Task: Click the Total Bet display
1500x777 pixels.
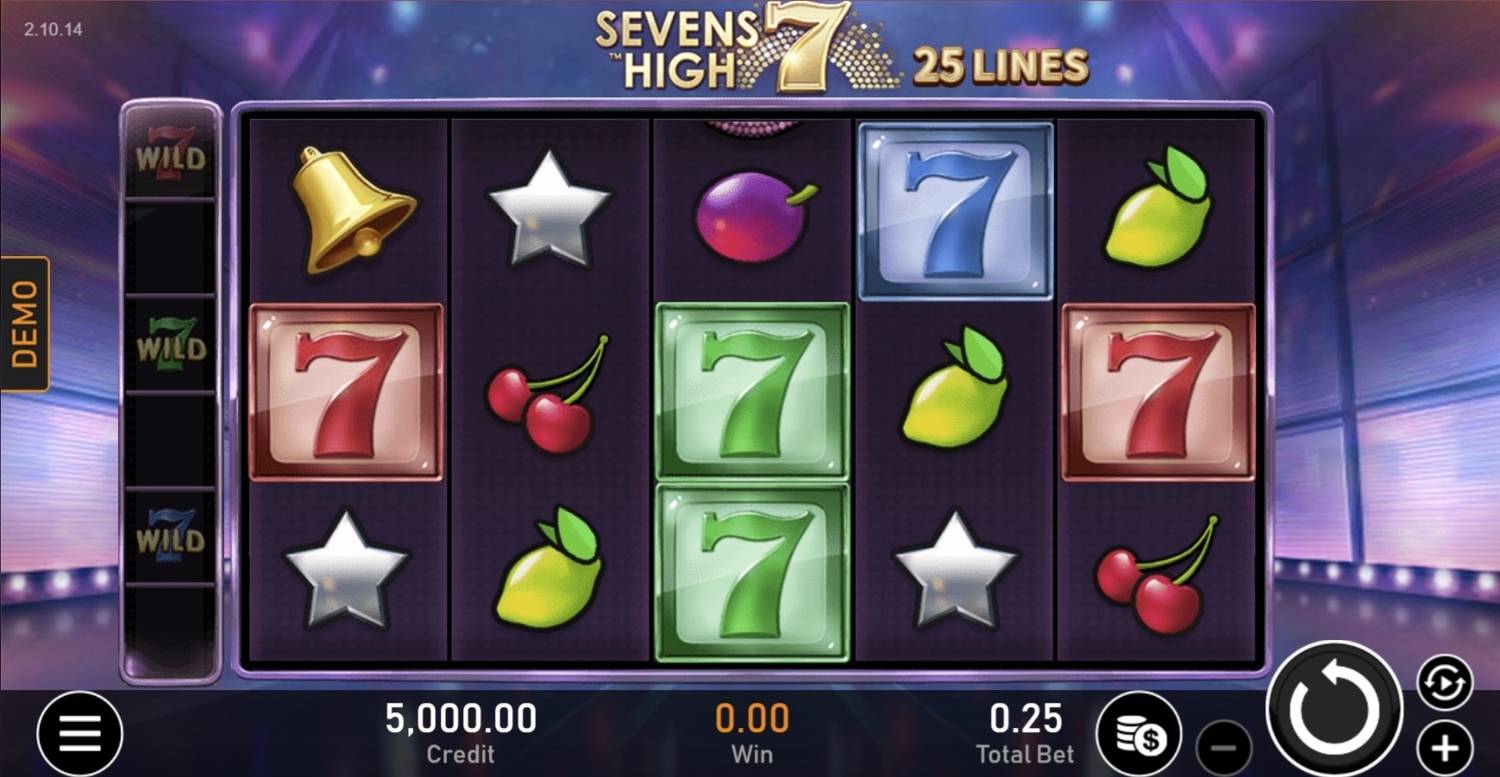Action: point(1025,732)
